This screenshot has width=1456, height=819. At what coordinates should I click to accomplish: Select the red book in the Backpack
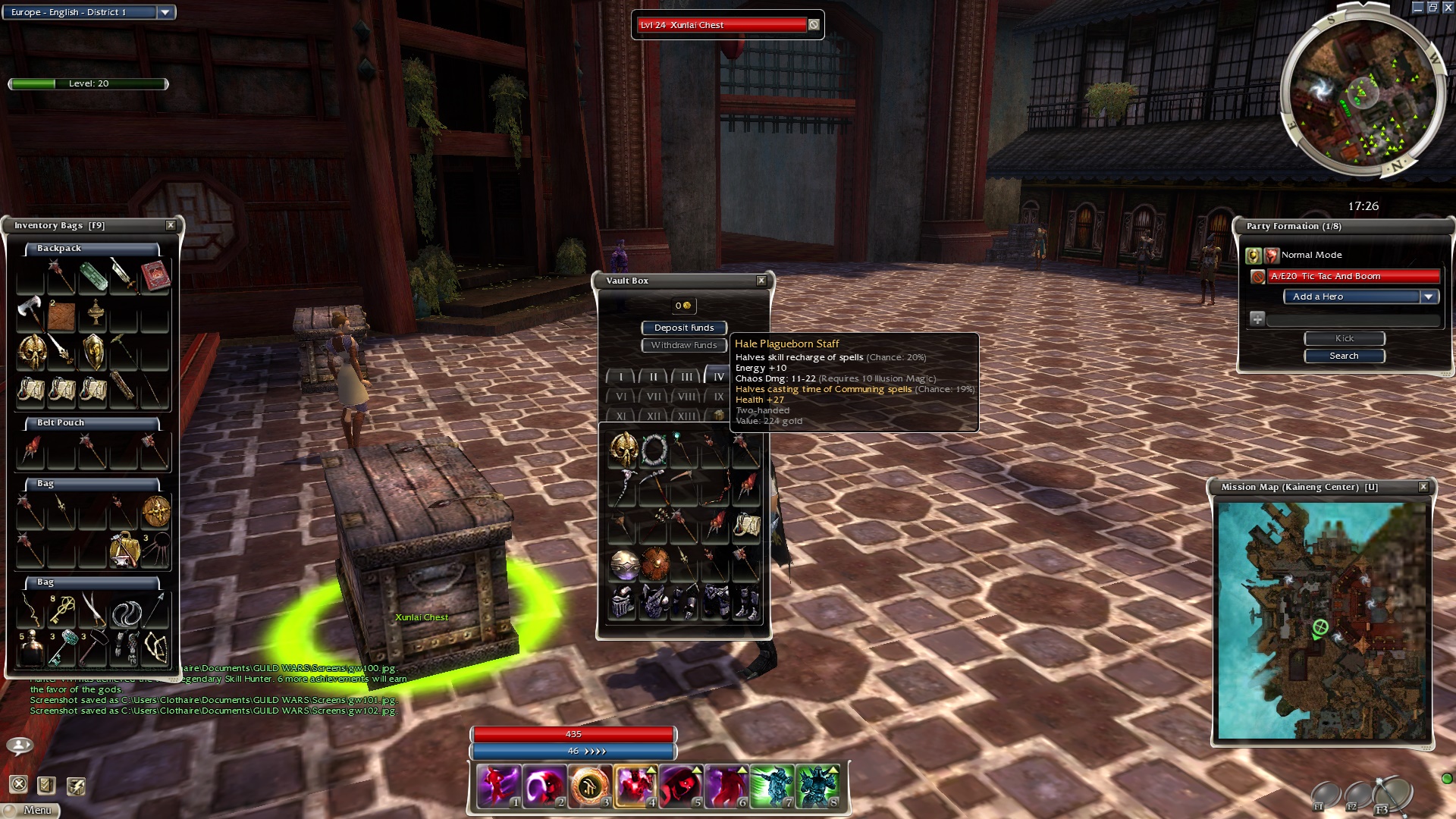point(155,276)
